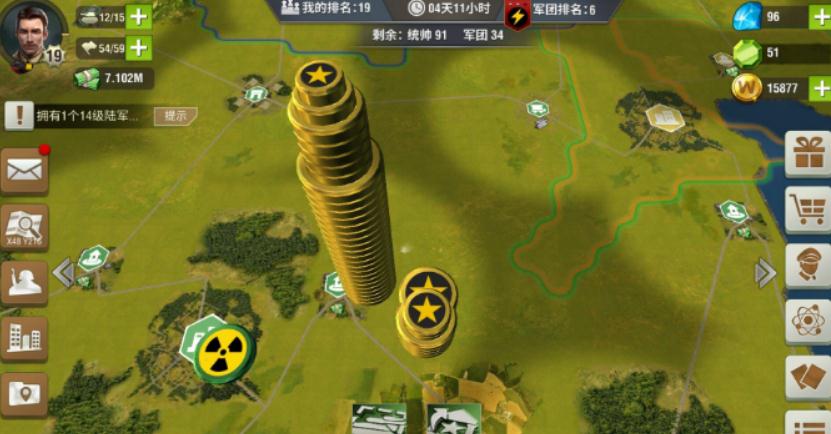Select the nuclear radiation map marker
The width and height of the screenshot is (831, 434).
pos(222,352)
